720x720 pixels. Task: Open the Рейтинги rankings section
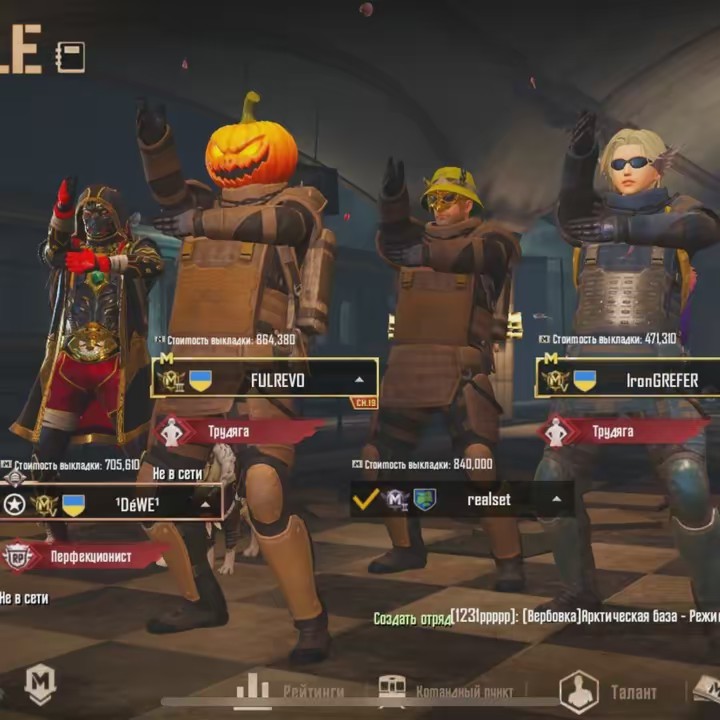tap(290, 690)
